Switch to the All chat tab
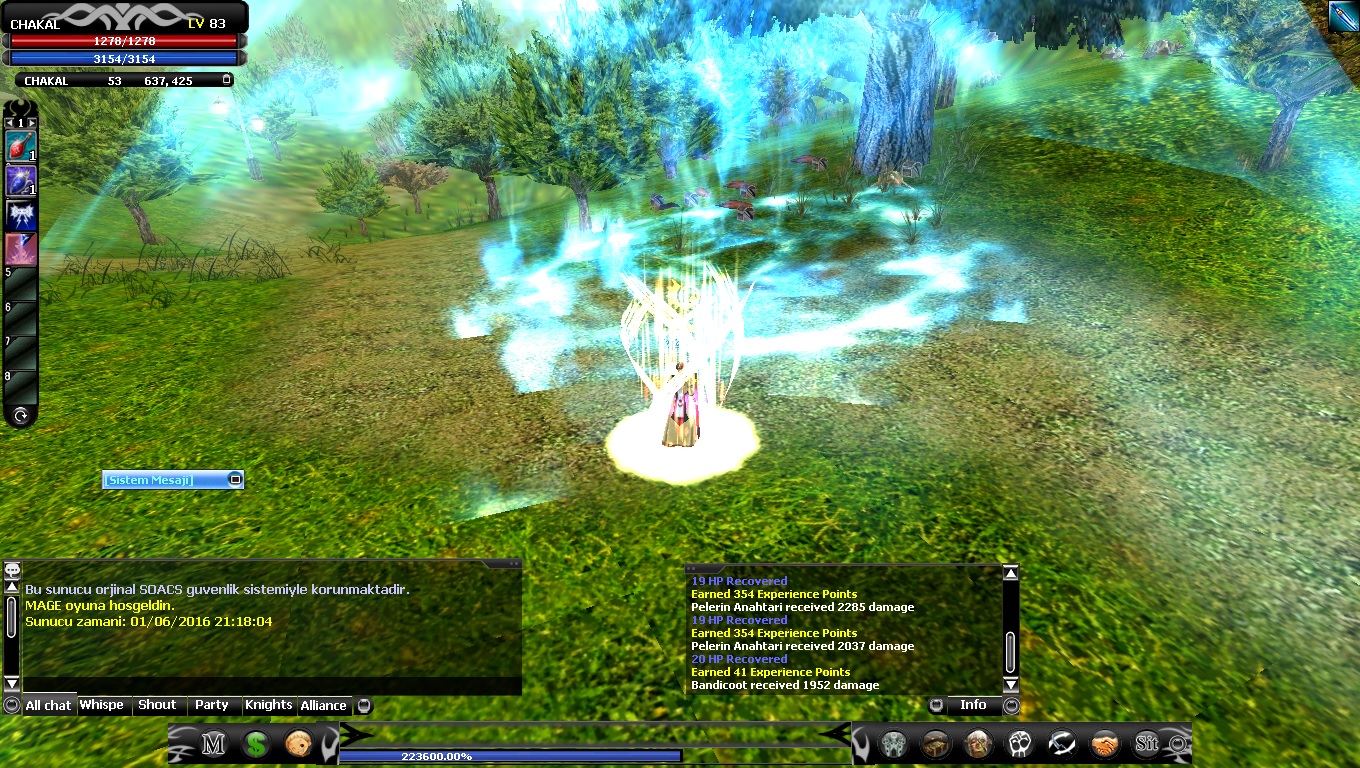This screenshot has height=768, width=1360. click(x=48, y=705)
